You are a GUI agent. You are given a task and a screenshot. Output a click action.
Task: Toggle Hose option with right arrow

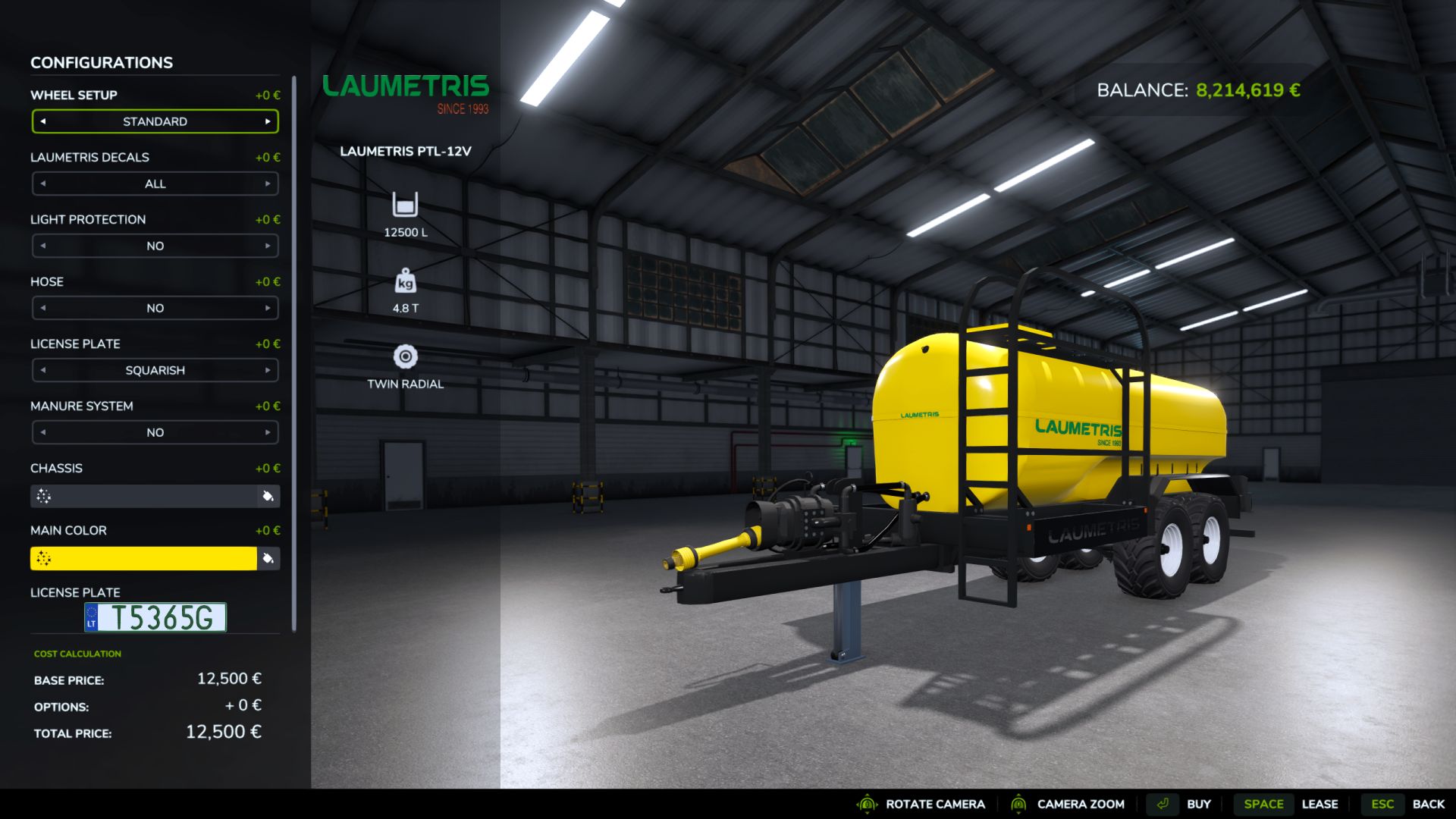click(x=268, y=308)
